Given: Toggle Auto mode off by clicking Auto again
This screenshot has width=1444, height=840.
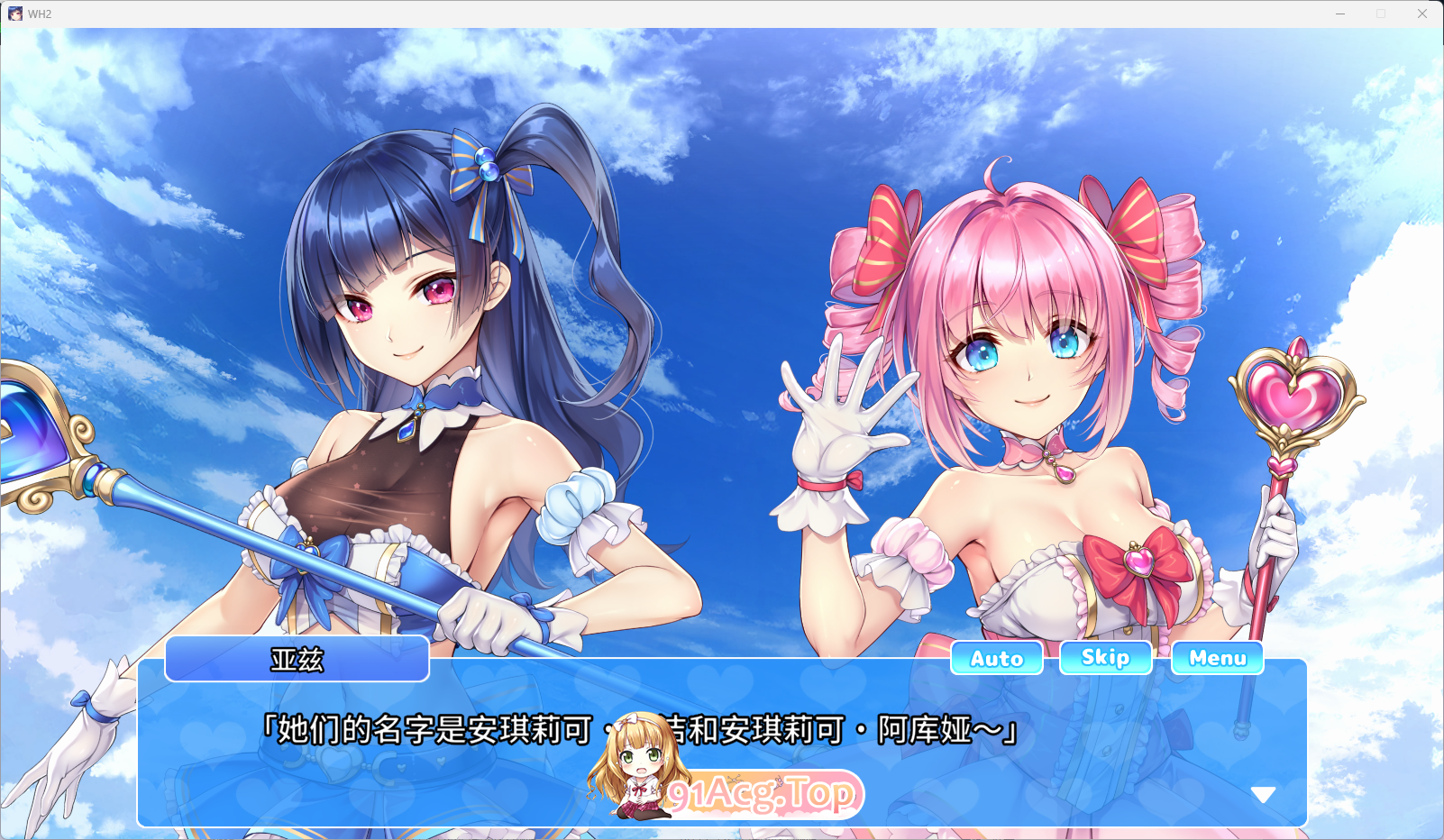Looking at the screenshot, I should (996, 657).
